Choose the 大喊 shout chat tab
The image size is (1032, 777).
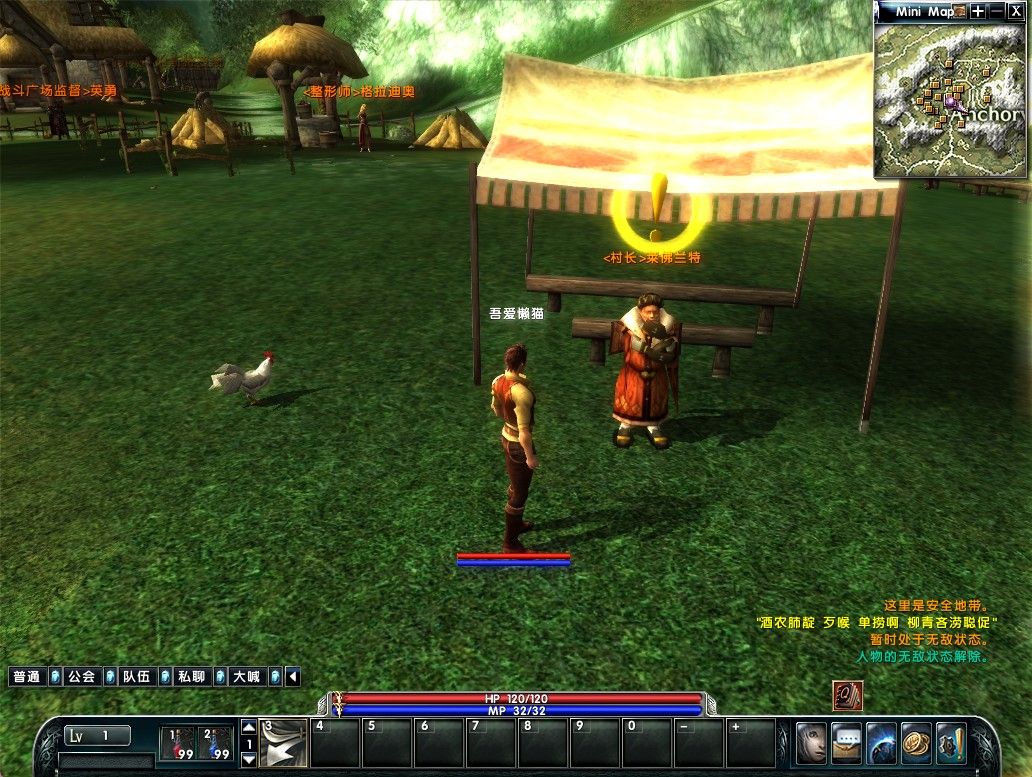click(246, 677)
